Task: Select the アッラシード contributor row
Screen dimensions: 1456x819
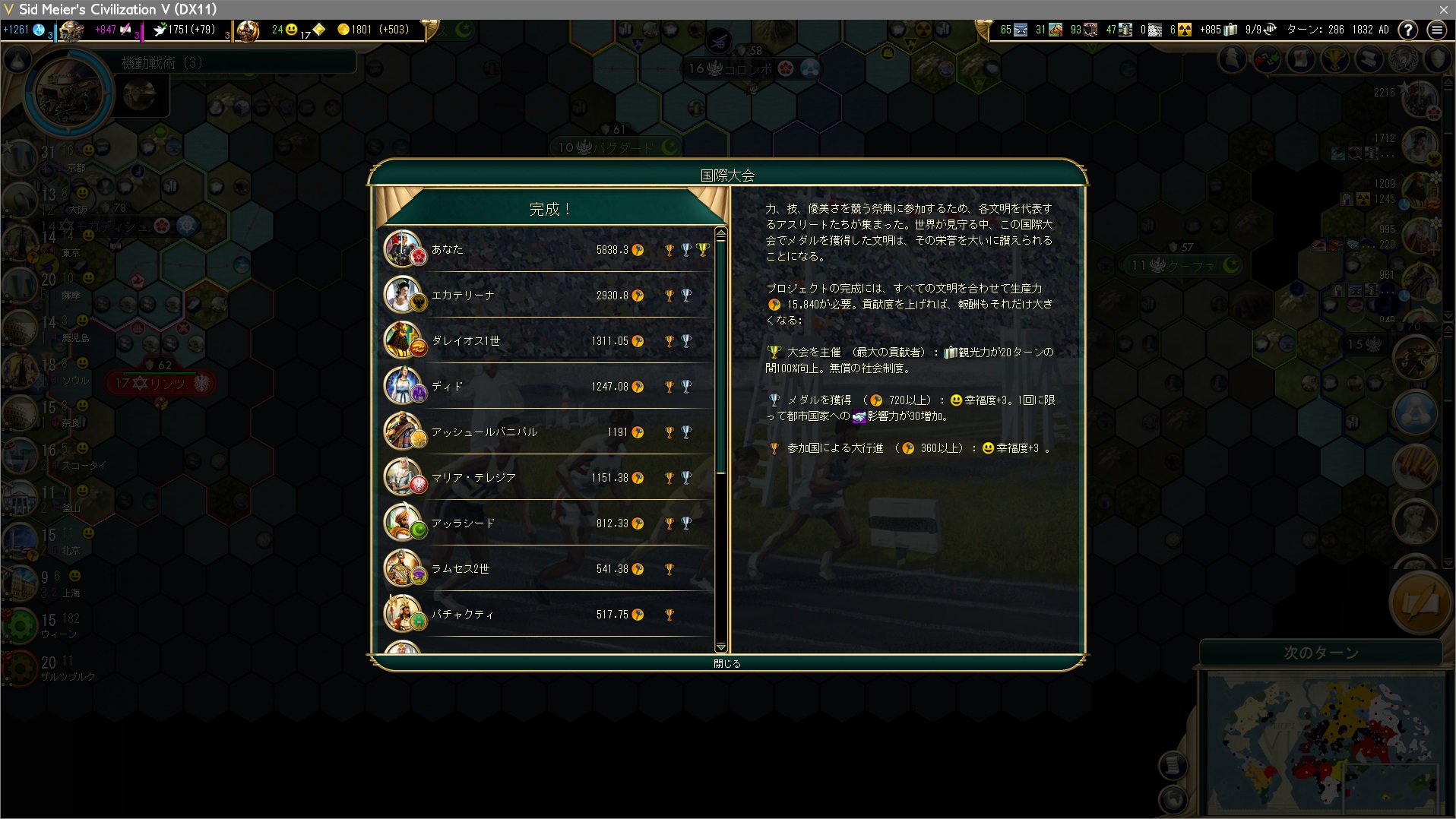Action: click(x=547, y=523)
